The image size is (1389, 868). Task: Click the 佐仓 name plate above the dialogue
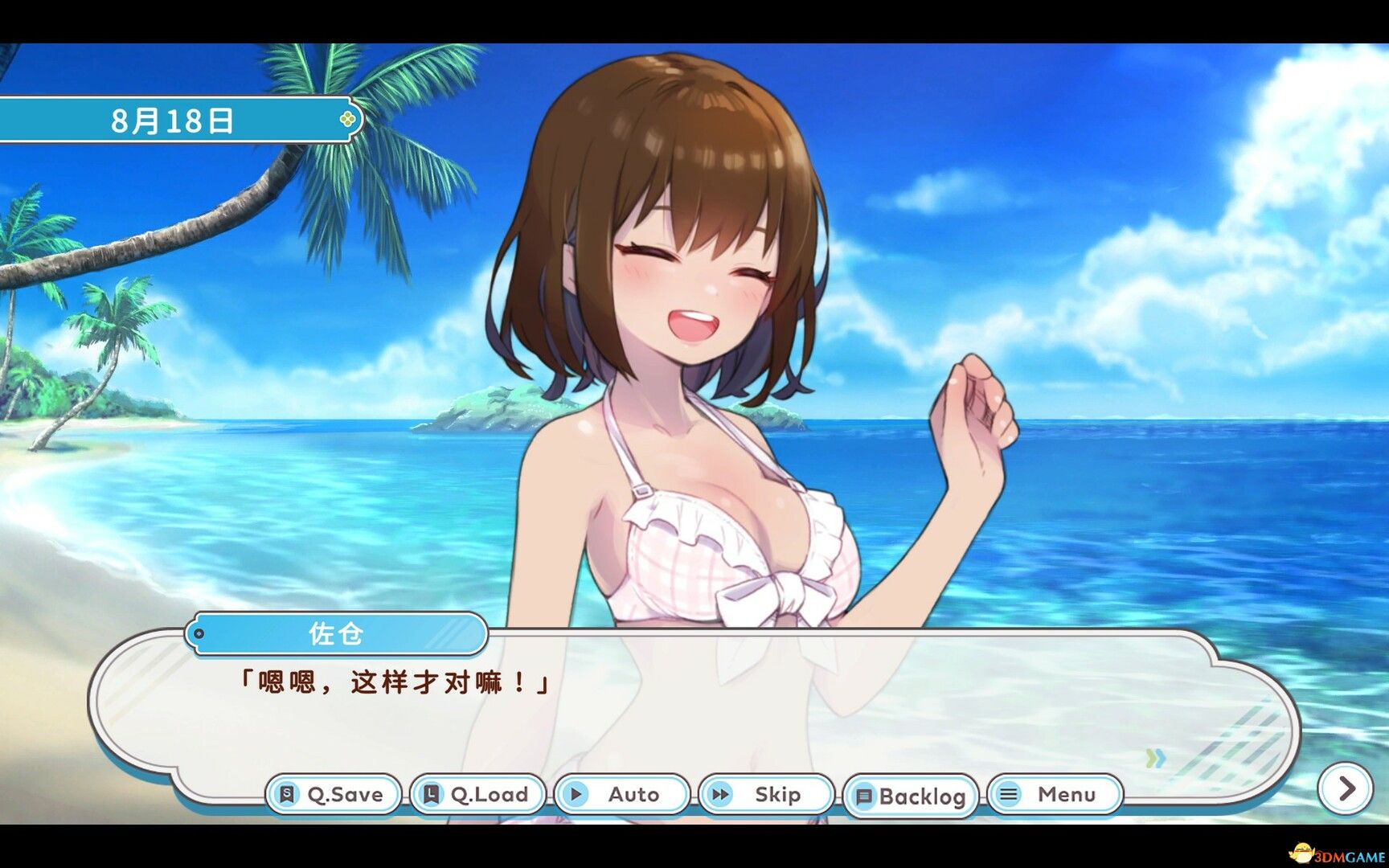(x=338, y=633)
